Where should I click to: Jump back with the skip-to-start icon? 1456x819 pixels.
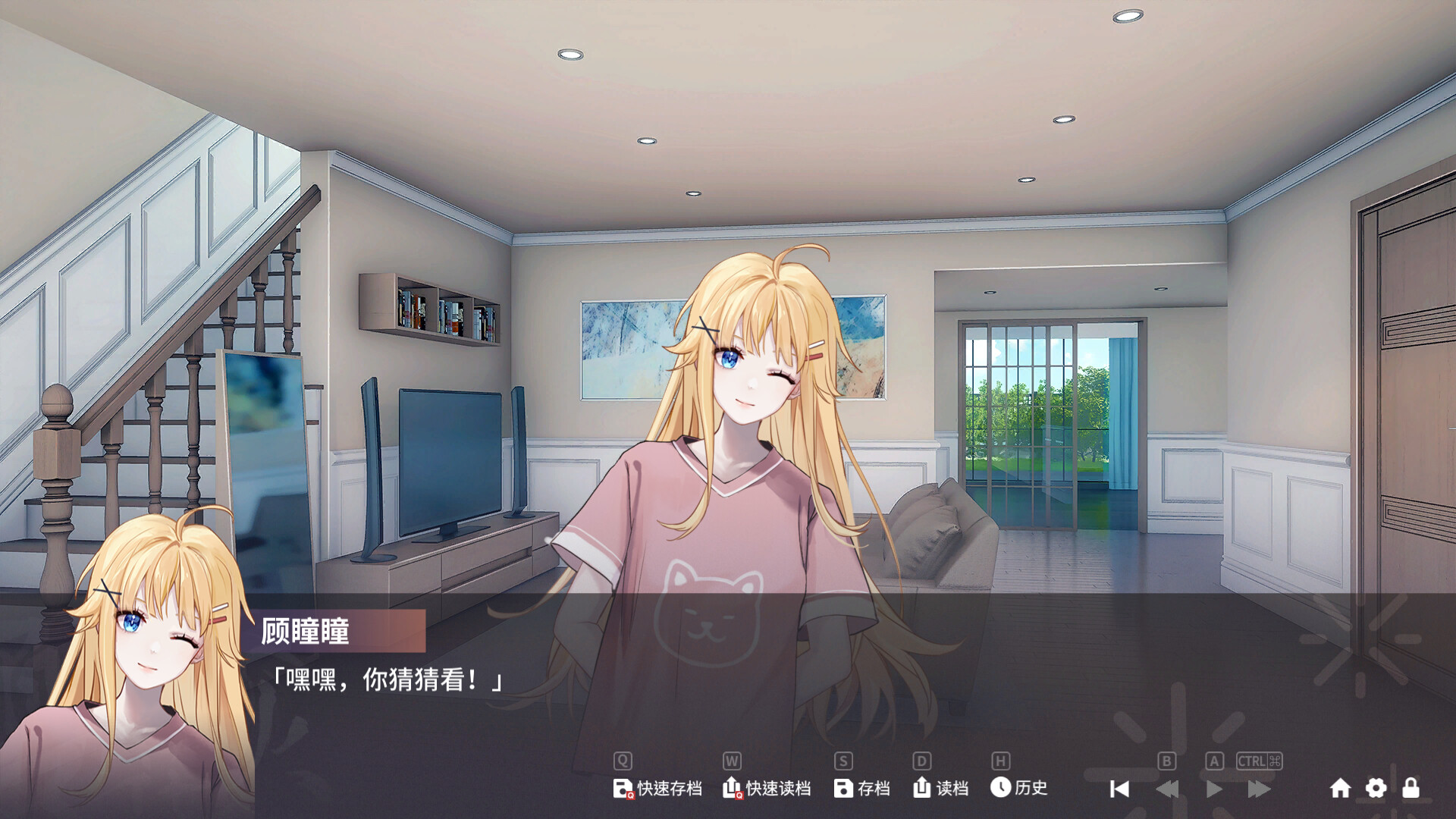[1119, 789]
